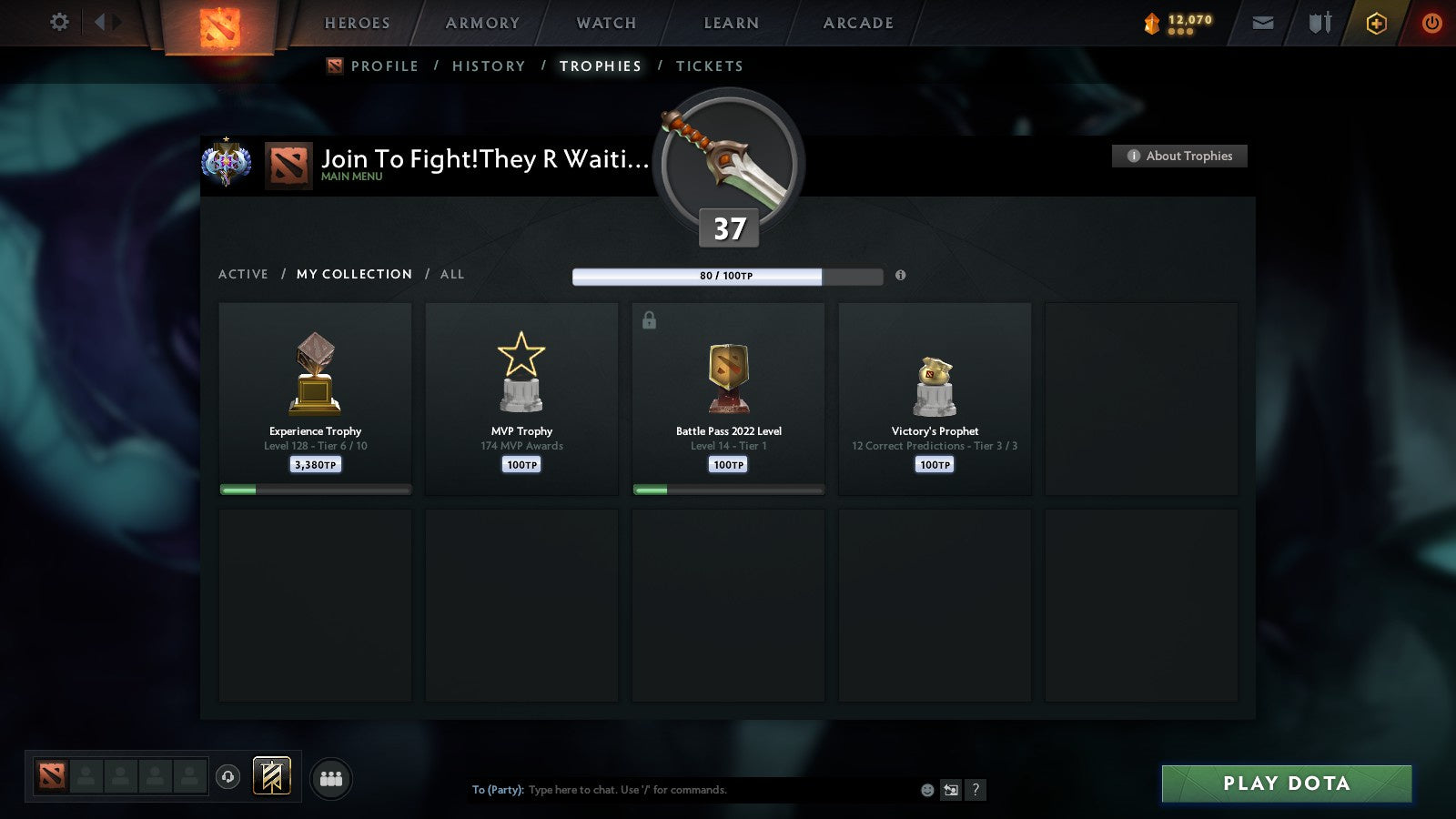Click the Dota logo in the top bar
The image size is (1456, 819).
pyautogui.click(x=220, y=25)
